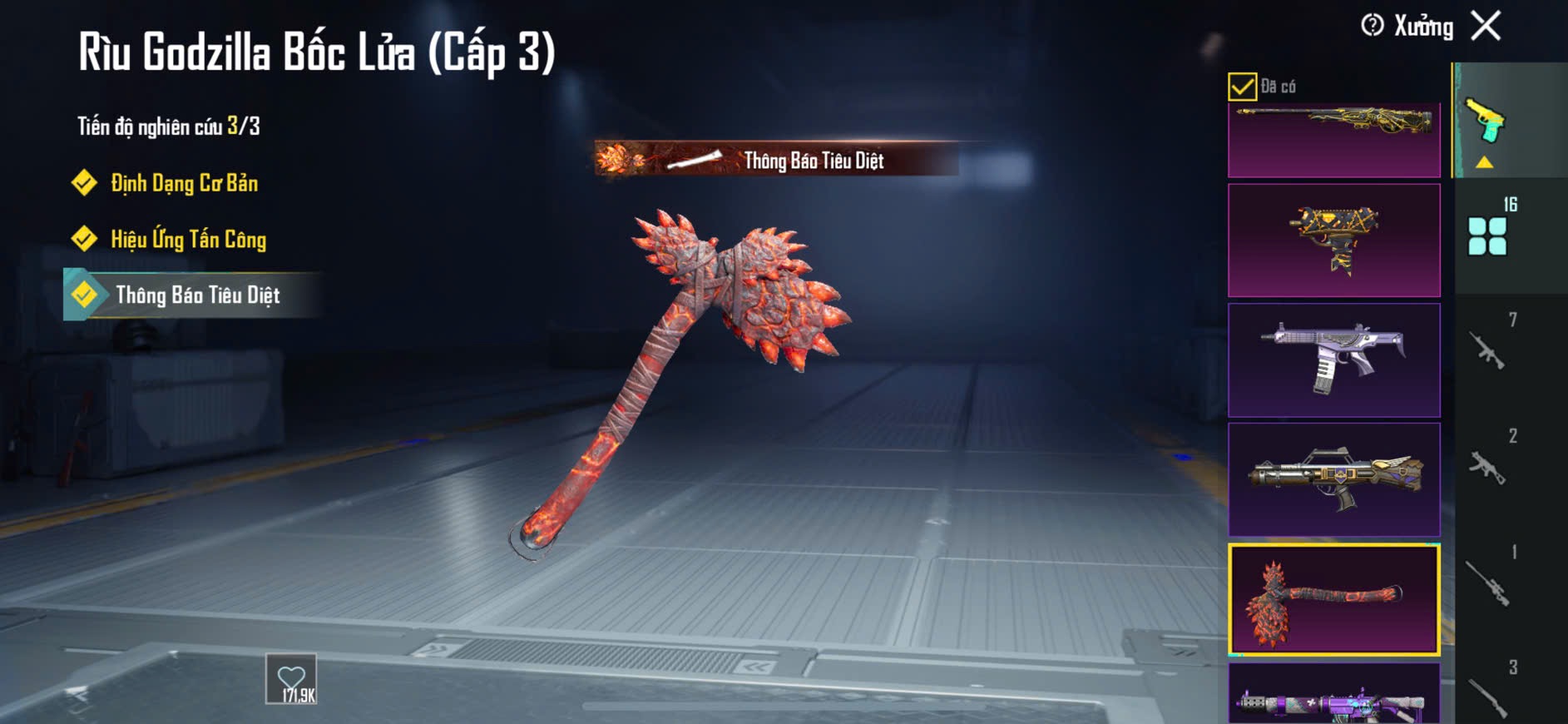Image resolution: width=1568 pixels, height=724 pixels.
Task: Select Hiệu Ứng Tấn Công research stage
Action: tap(188, 240)
